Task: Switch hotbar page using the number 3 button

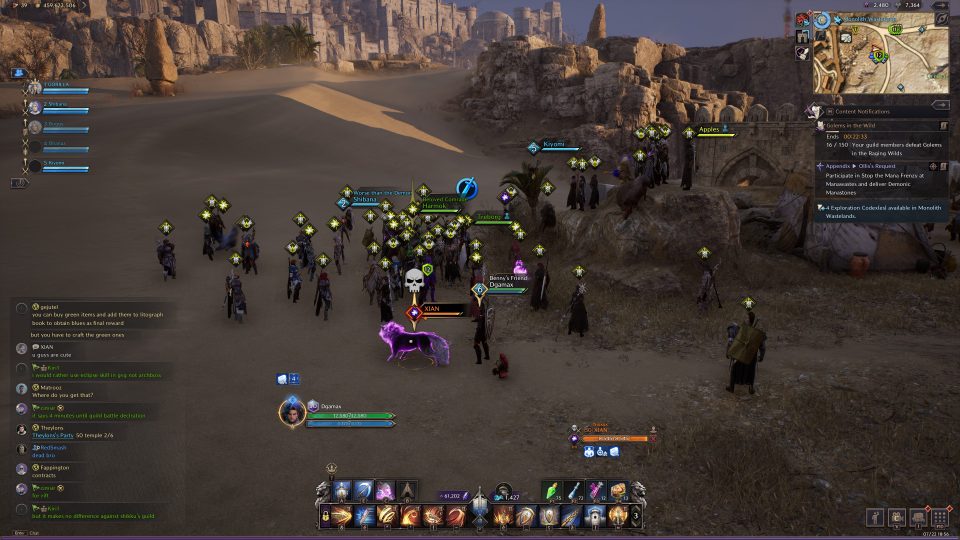Action: point(637,516)
